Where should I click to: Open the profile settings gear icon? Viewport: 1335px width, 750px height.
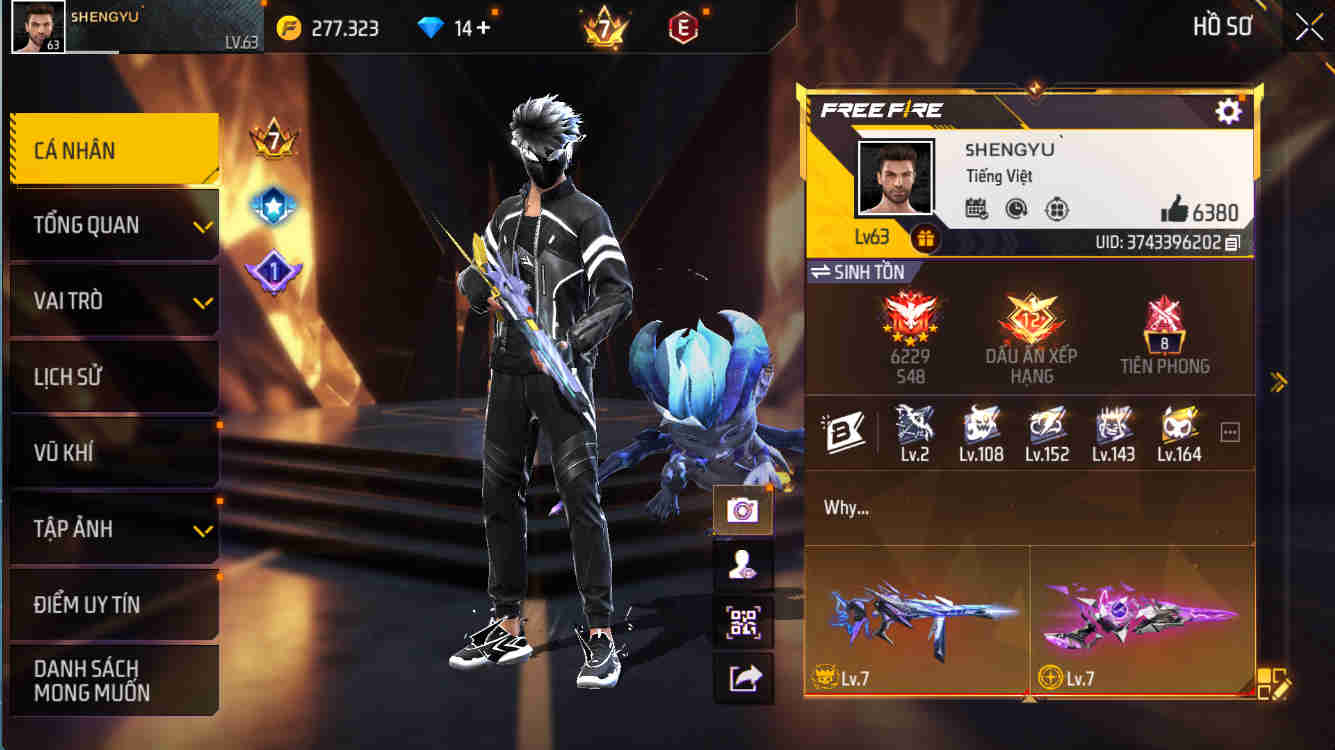point(1228,113)
